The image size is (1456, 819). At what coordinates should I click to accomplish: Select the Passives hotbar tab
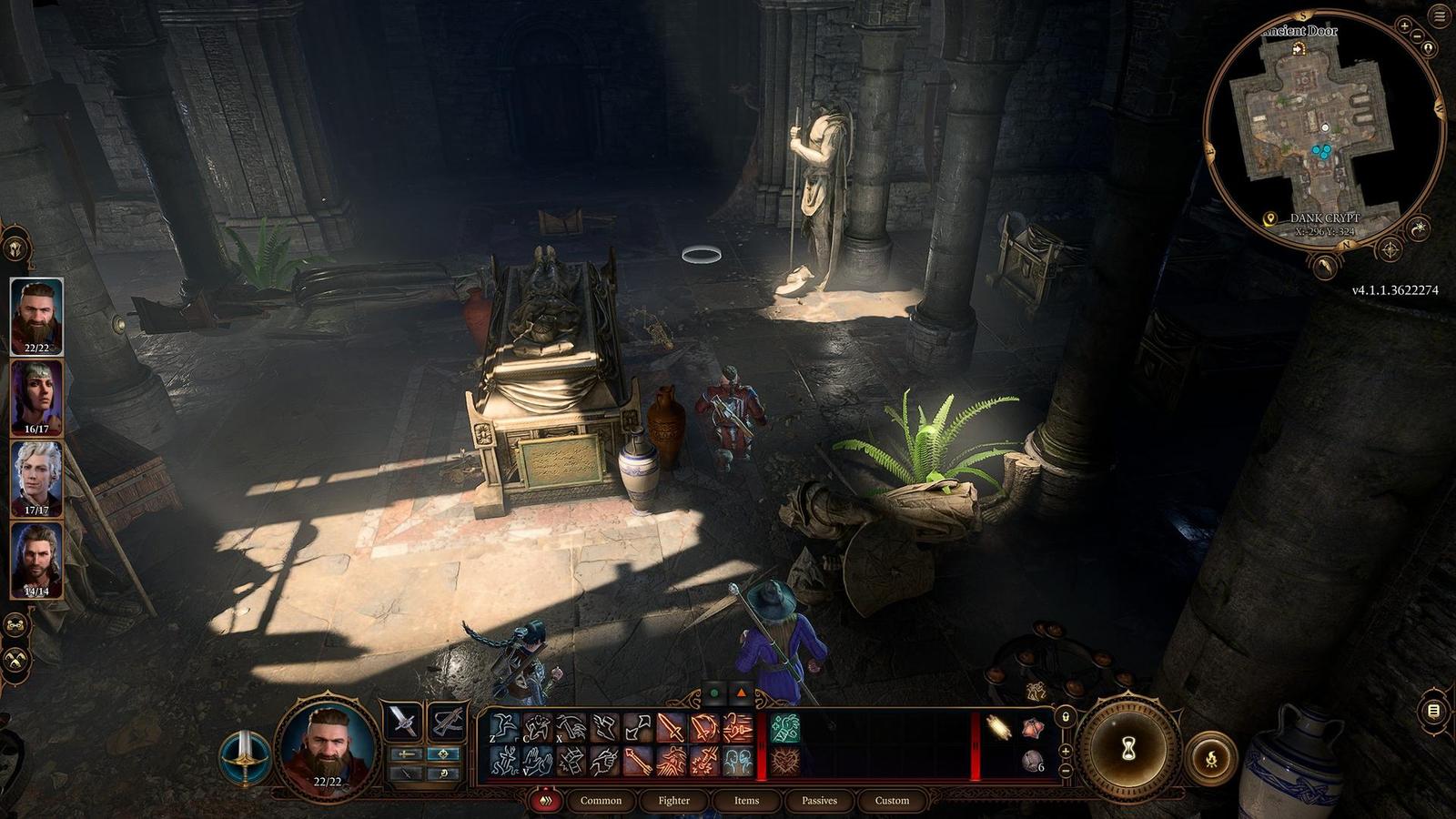(819, 801)
